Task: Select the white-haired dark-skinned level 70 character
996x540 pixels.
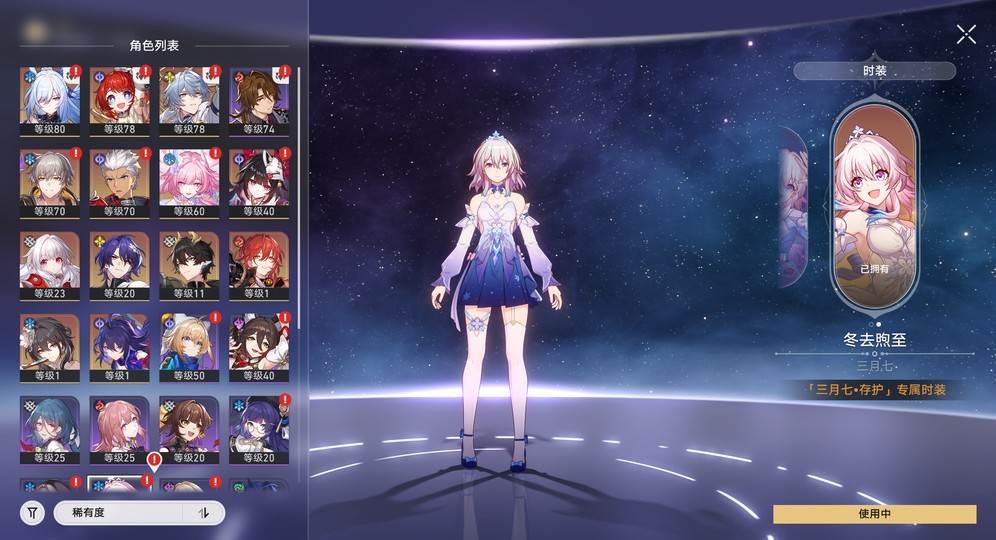Action: pos(119,182)
